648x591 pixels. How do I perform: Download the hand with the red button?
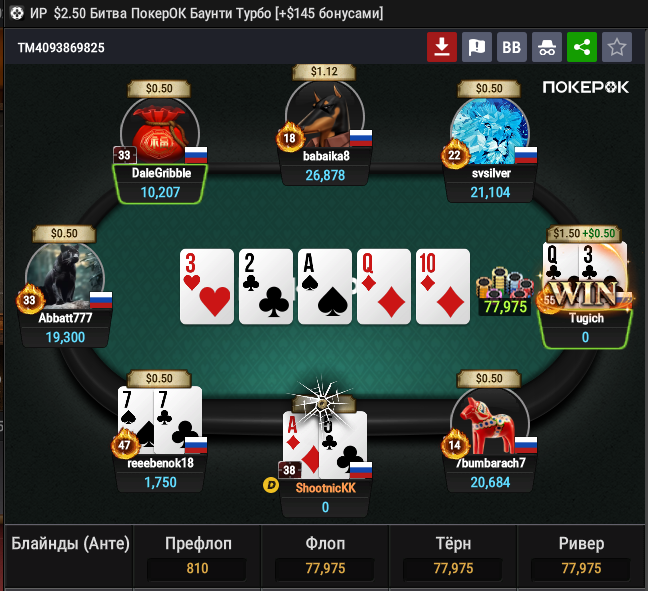(442, 47)
